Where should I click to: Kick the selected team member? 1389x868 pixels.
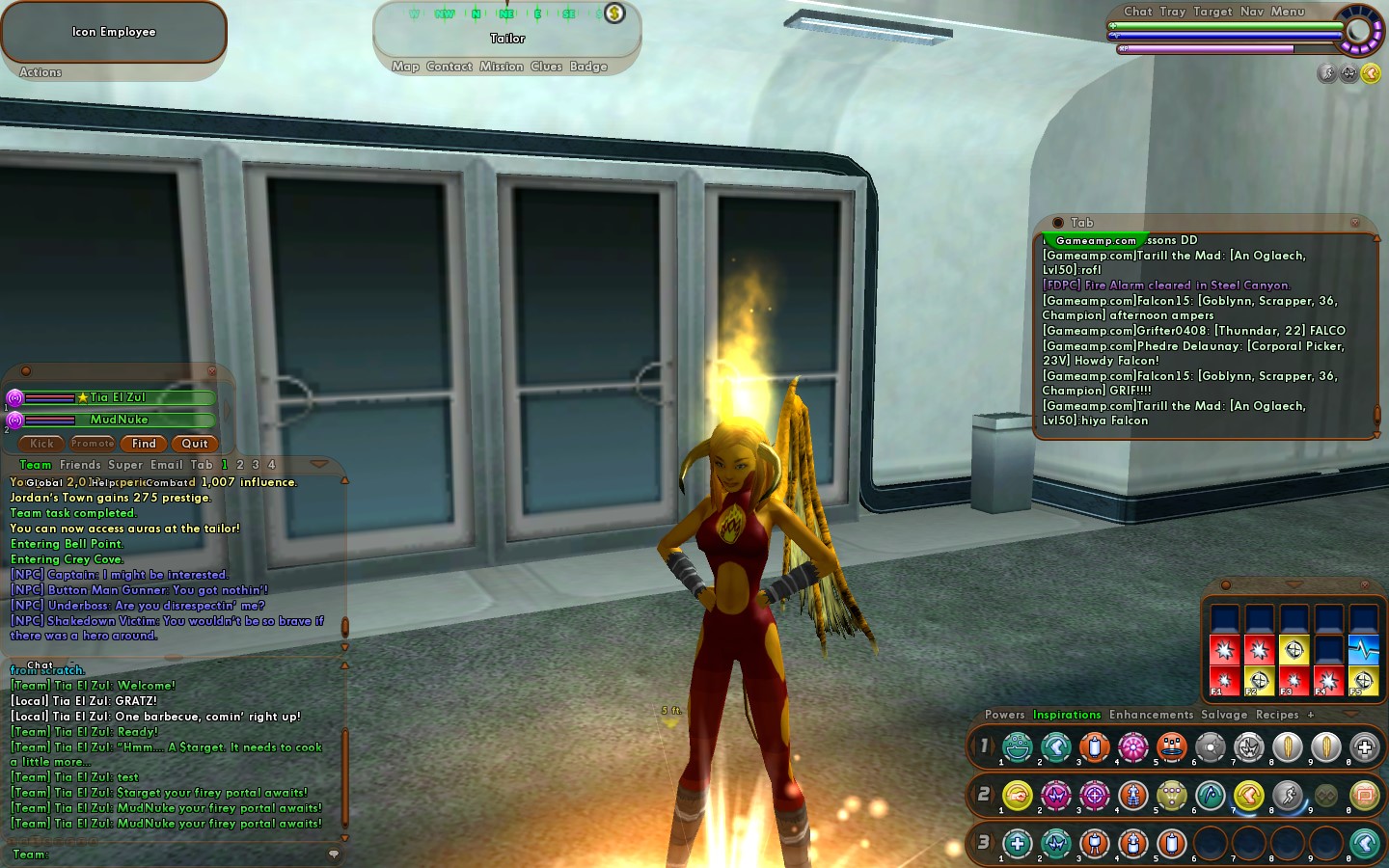tap(41, 444)
